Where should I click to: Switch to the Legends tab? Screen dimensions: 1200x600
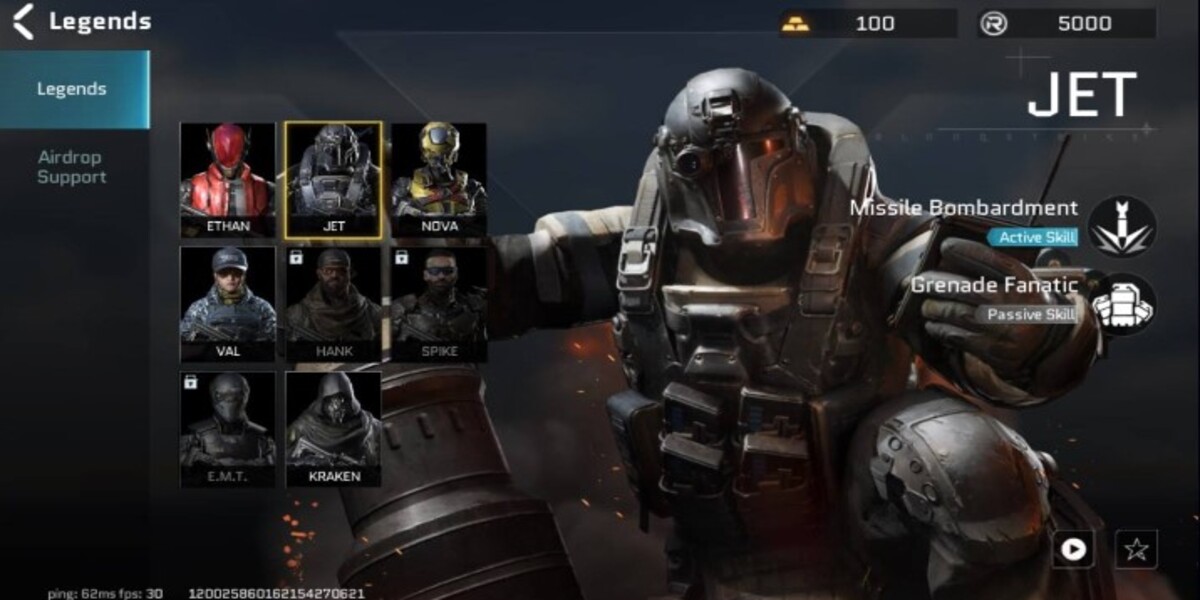(x=72, y=89)
